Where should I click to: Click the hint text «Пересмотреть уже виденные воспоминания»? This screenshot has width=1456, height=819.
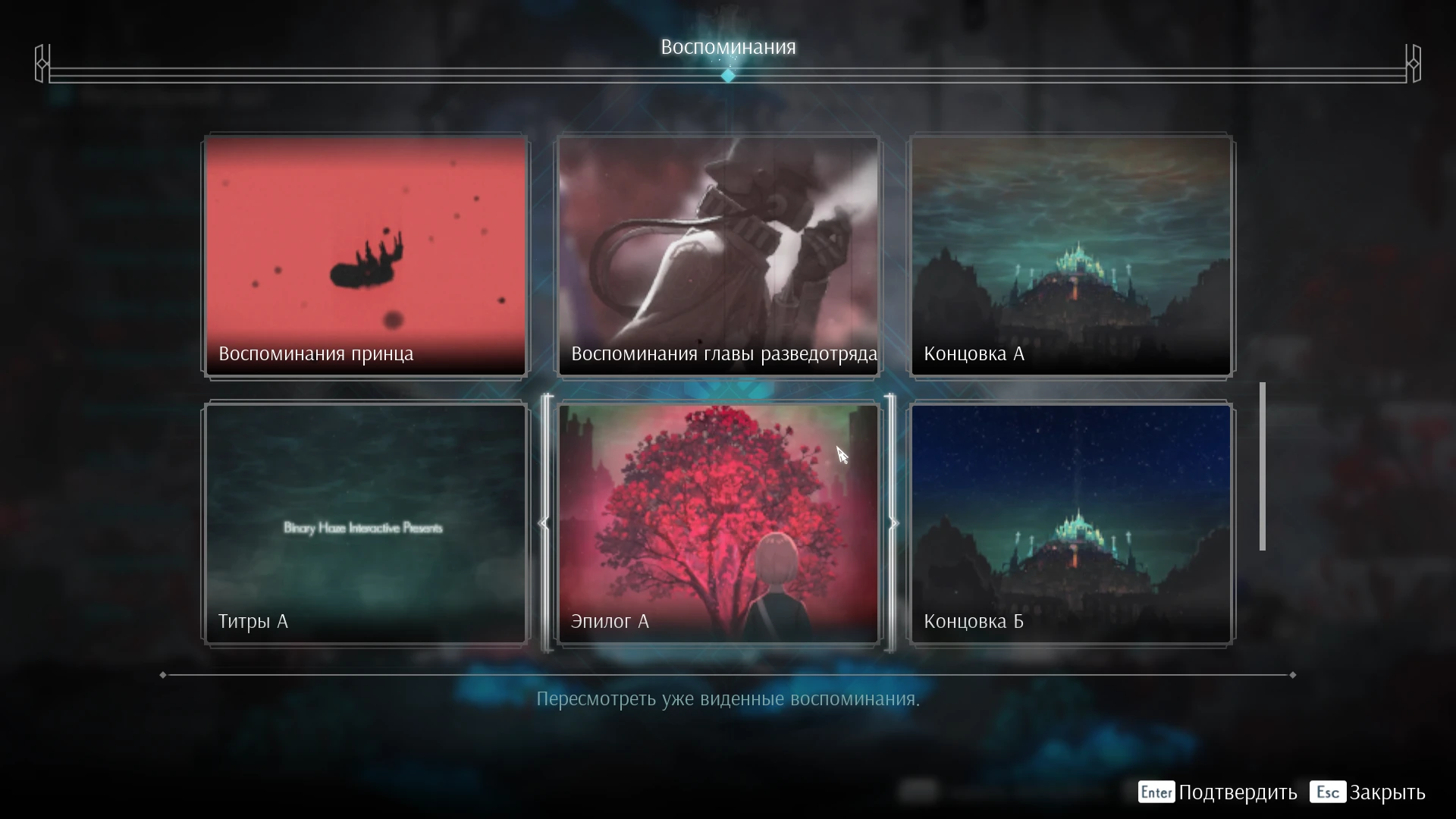[728, 699]
